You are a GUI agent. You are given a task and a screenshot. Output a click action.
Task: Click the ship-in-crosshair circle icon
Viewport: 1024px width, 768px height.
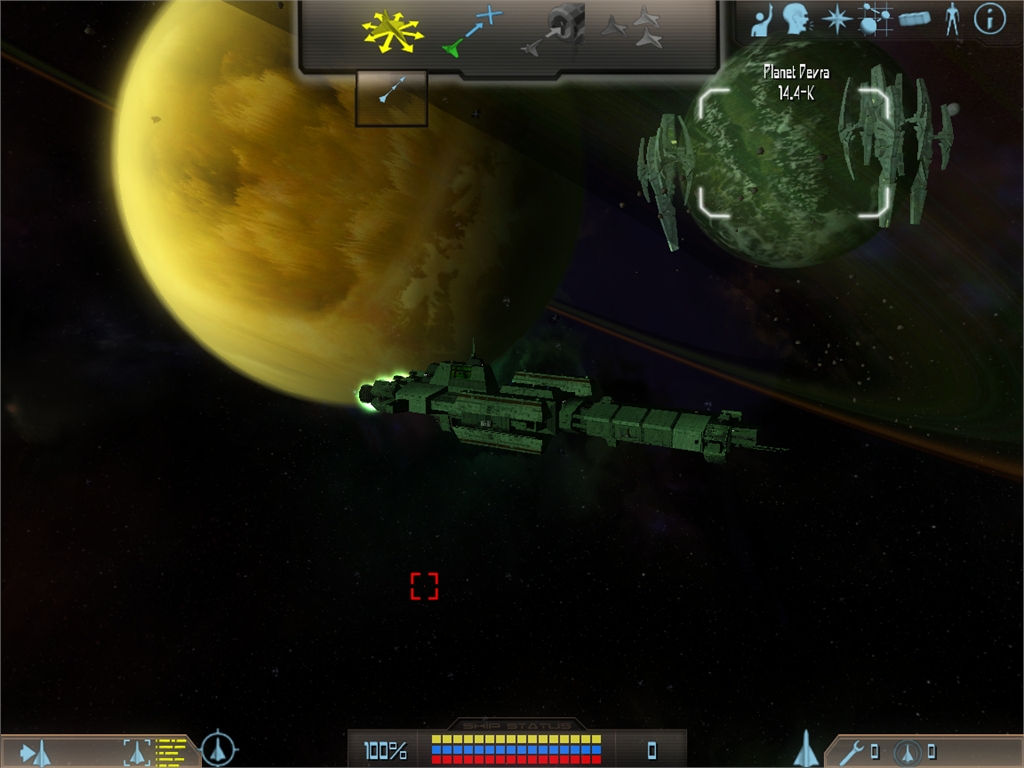pyautogui.click(x=218, y=749)
